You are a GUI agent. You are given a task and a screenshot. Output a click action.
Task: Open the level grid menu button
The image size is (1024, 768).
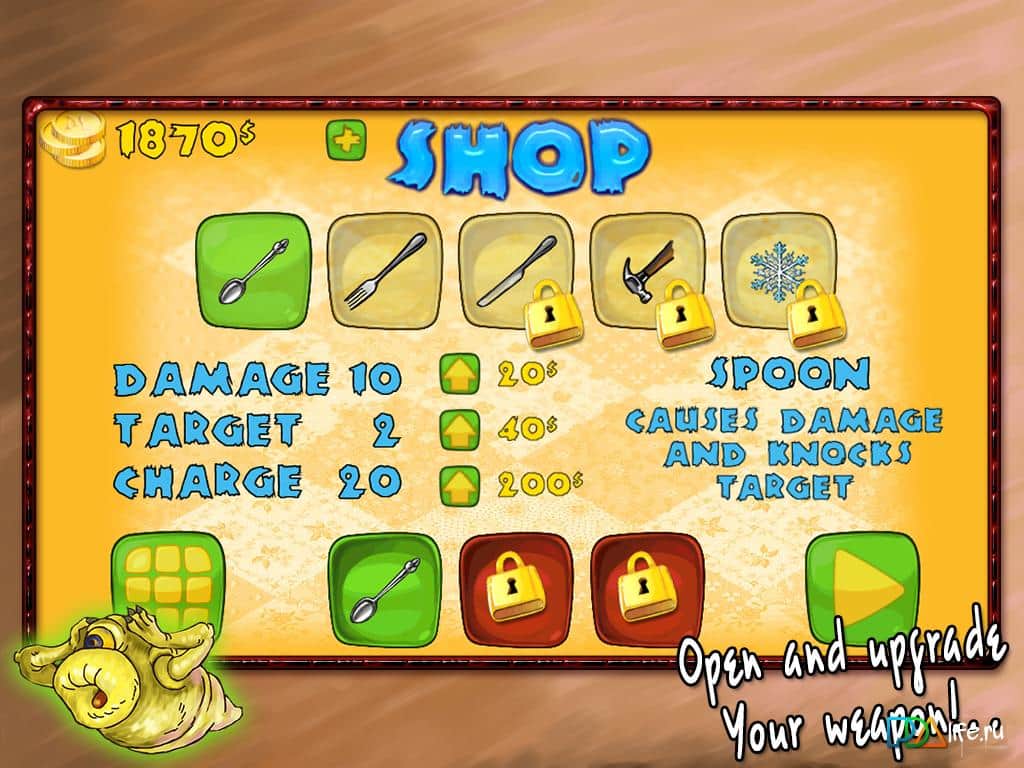pos(168,587)
